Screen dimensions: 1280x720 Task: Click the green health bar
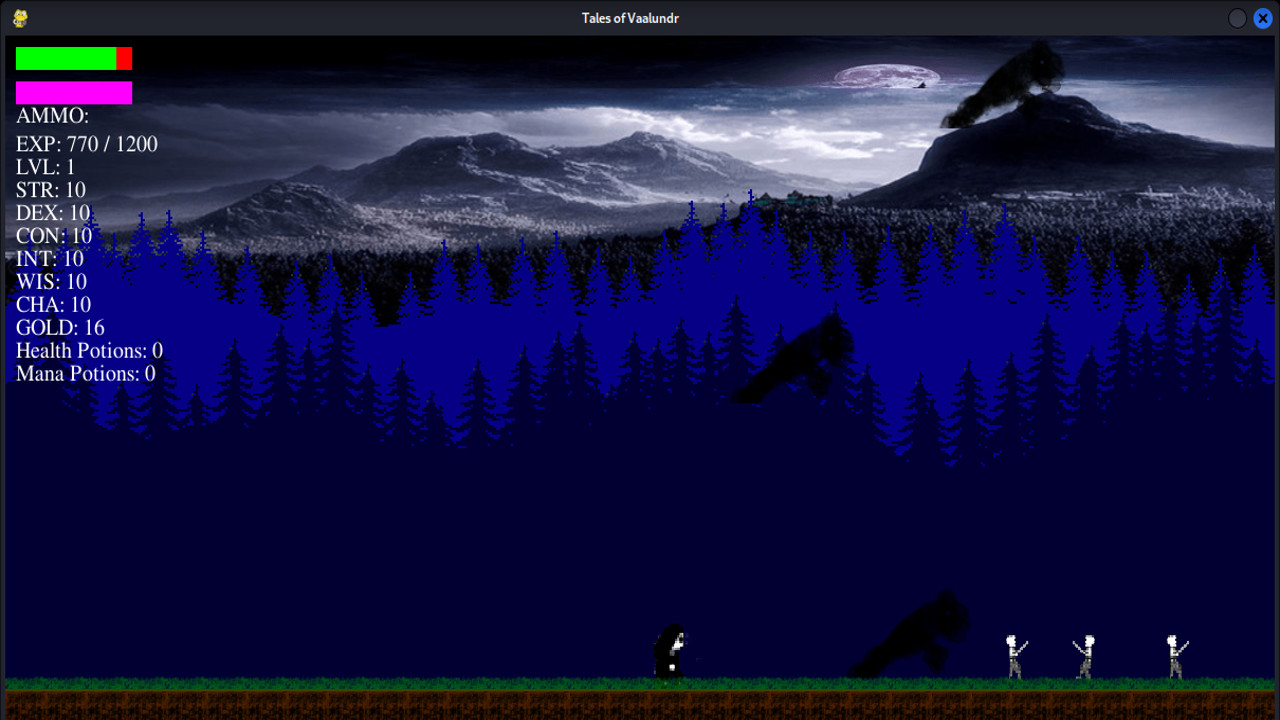click(x=65, y=57)
